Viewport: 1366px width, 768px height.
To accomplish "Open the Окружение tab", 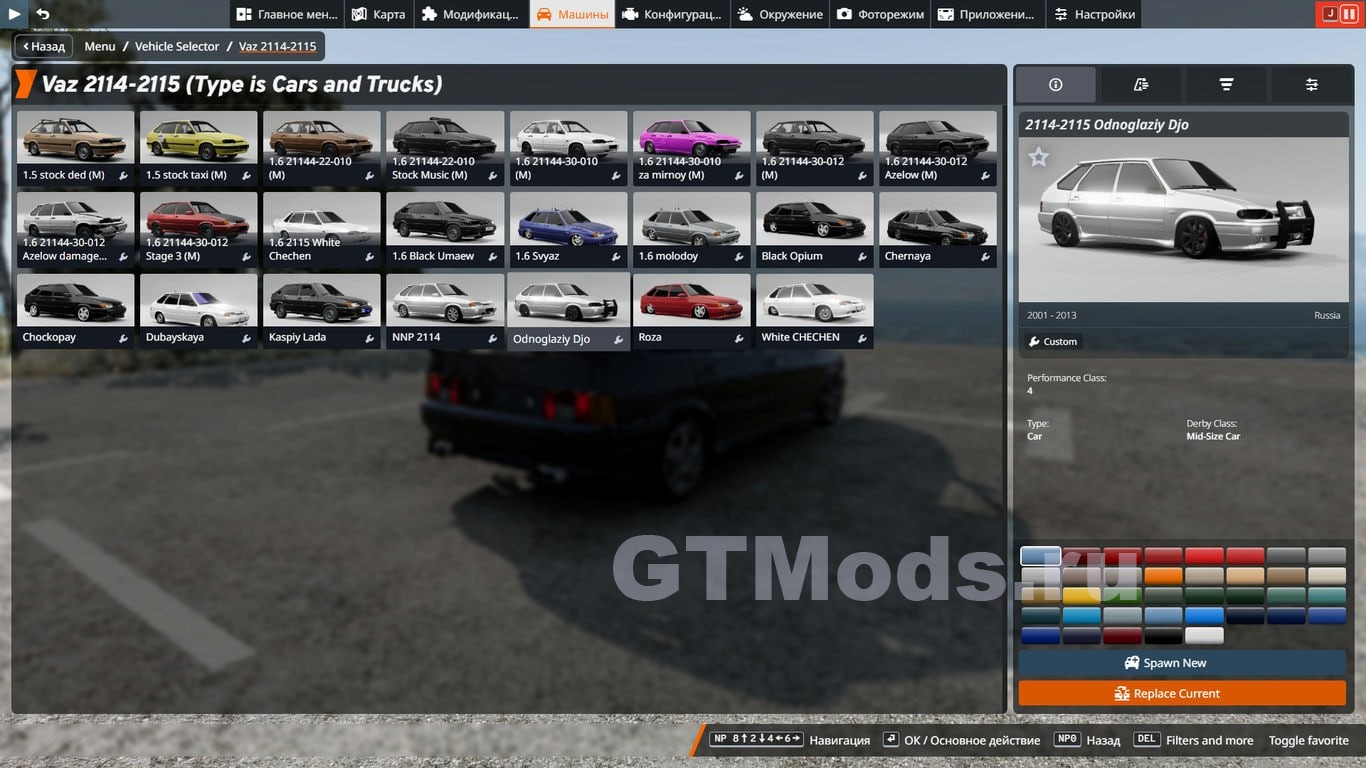I will tap(780, 14).
